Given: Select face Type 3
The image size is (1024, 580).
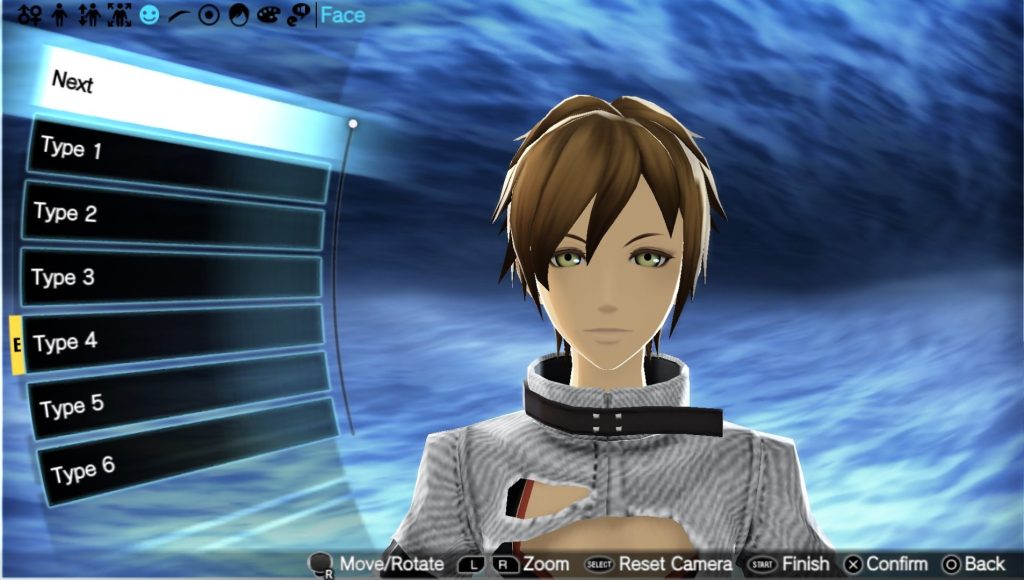Looking at the screenshot, I should [172, 278].
